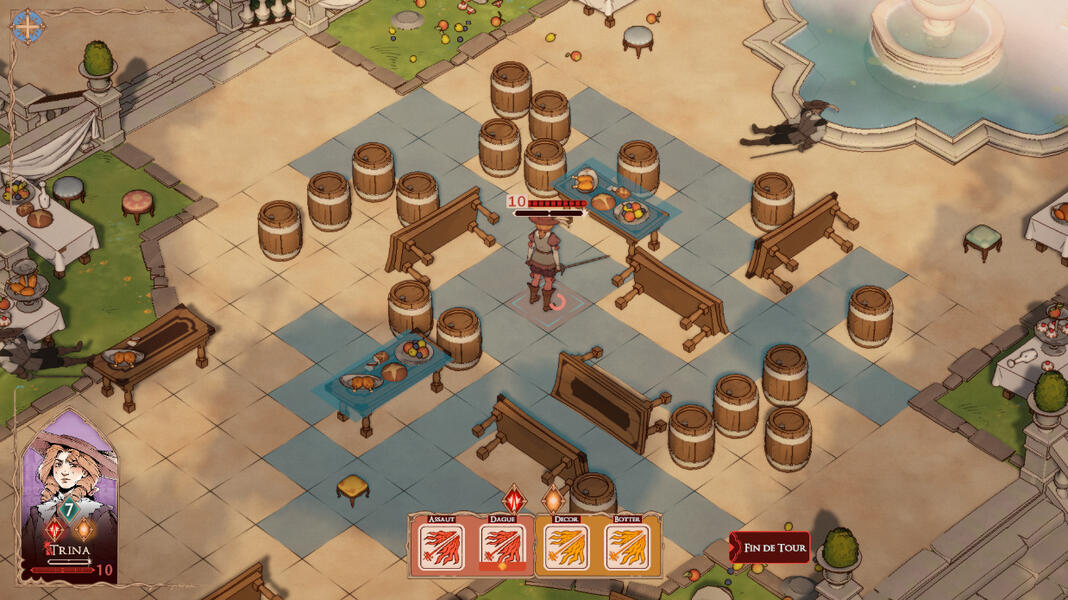Use the Botter ability
This screenshot has width=1068, height=600.
[627, 547]
